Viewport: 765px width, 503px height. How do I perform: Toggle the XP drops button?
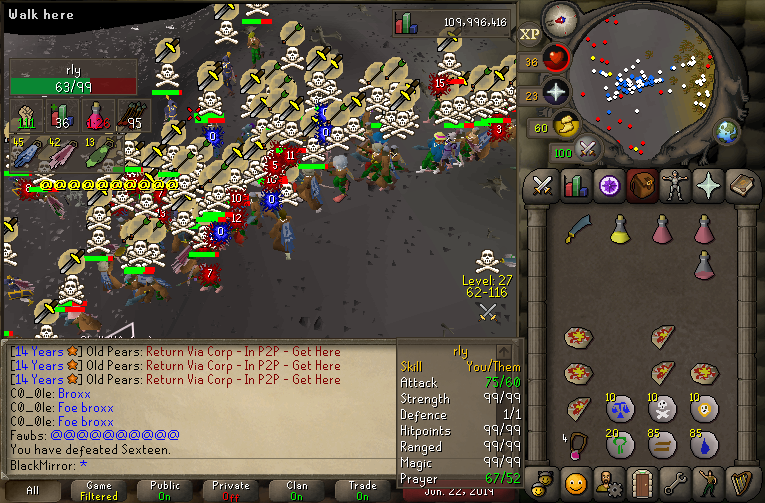(x=530, y=34)
